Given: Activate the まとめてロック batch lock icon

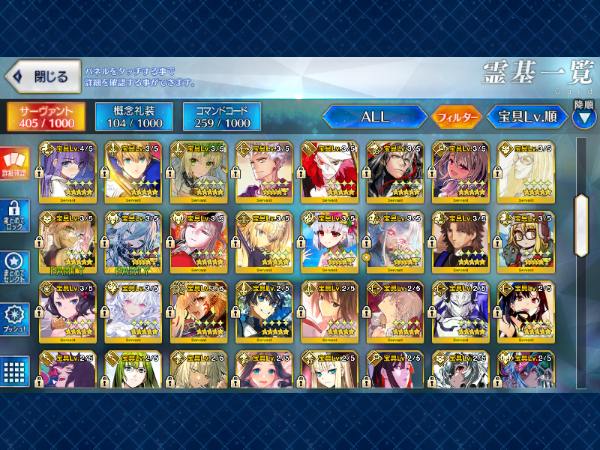Looking at the screenshot, I should pos(15,214).
